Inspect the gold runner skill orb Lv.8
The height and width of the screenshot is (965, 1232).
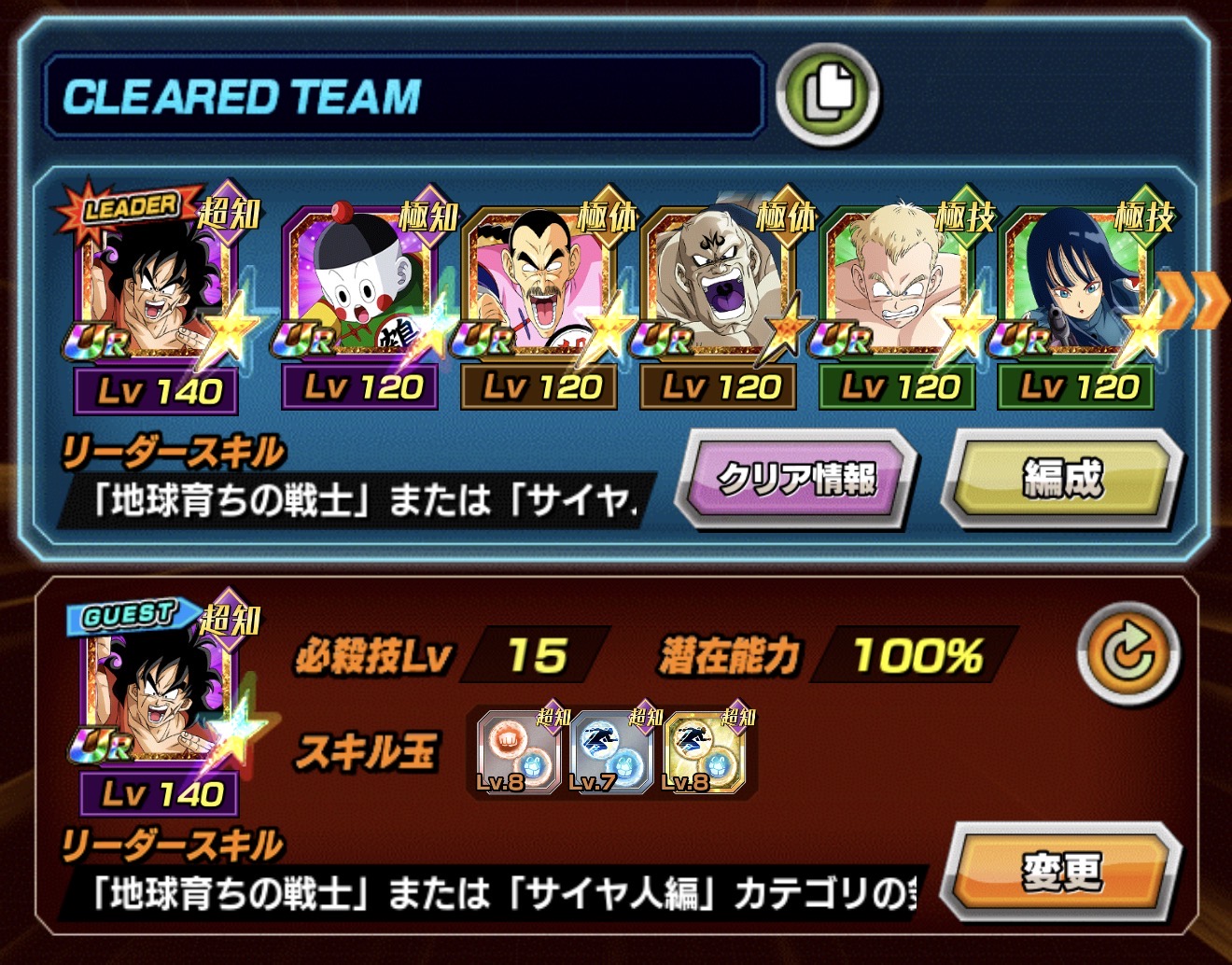pos(705,752)
